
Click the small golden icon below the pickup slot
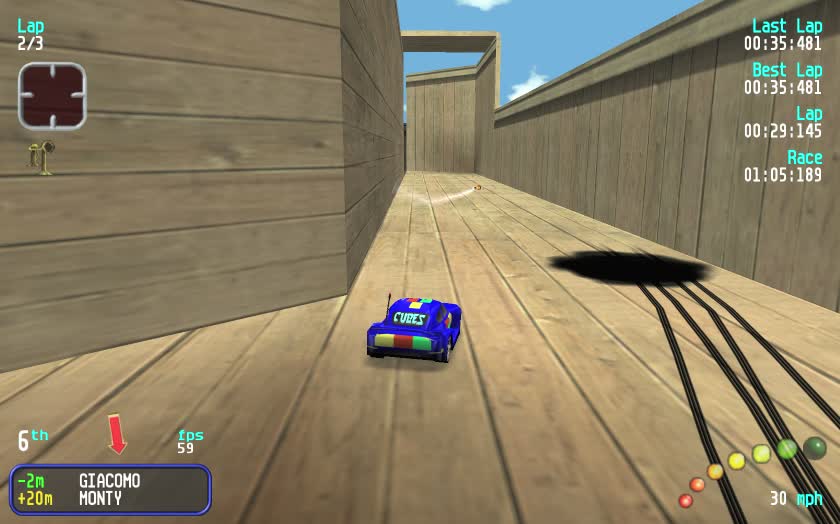[x=42, y=157]
